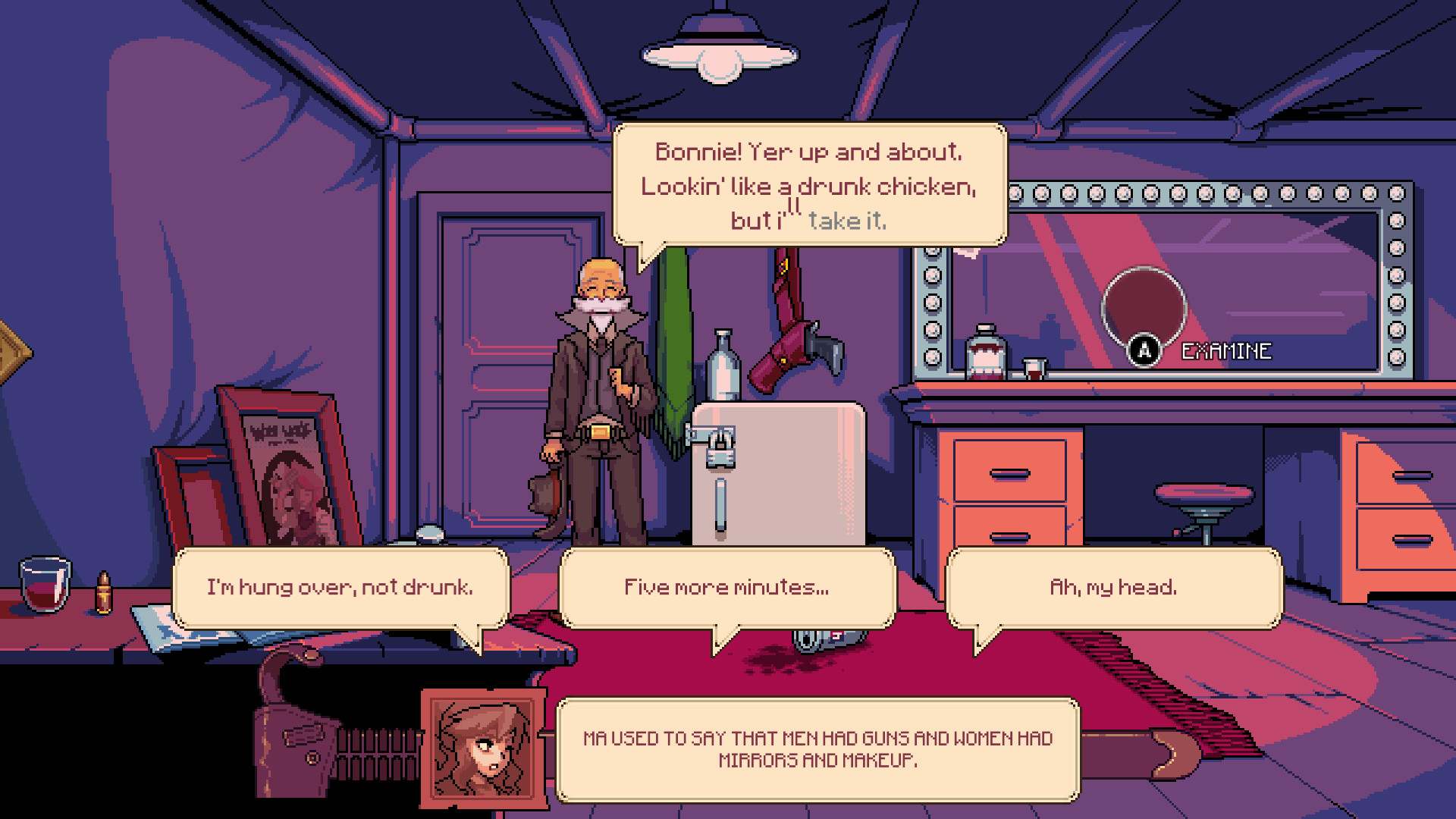The height and width of the screenshot is (819, 1456).
Task: Select the bottle atop the fridge
Action: click(x=724, y=364)
